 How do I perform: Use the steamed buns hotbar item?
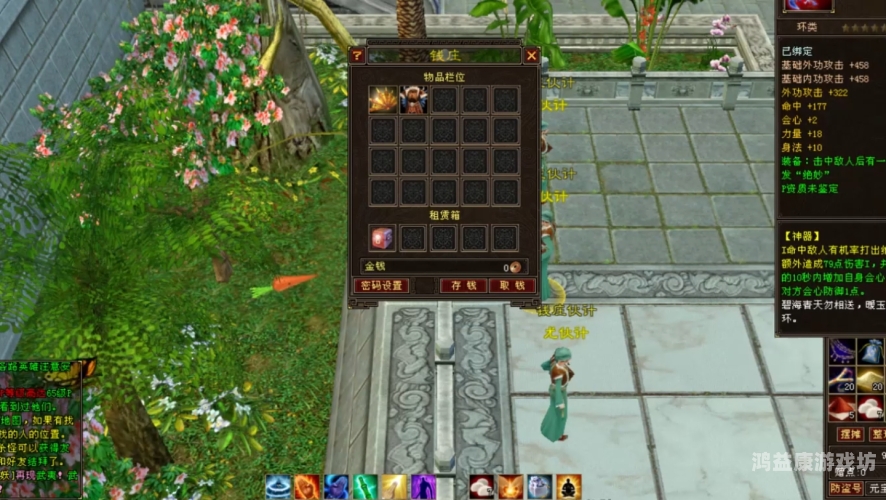click(482, 487)
